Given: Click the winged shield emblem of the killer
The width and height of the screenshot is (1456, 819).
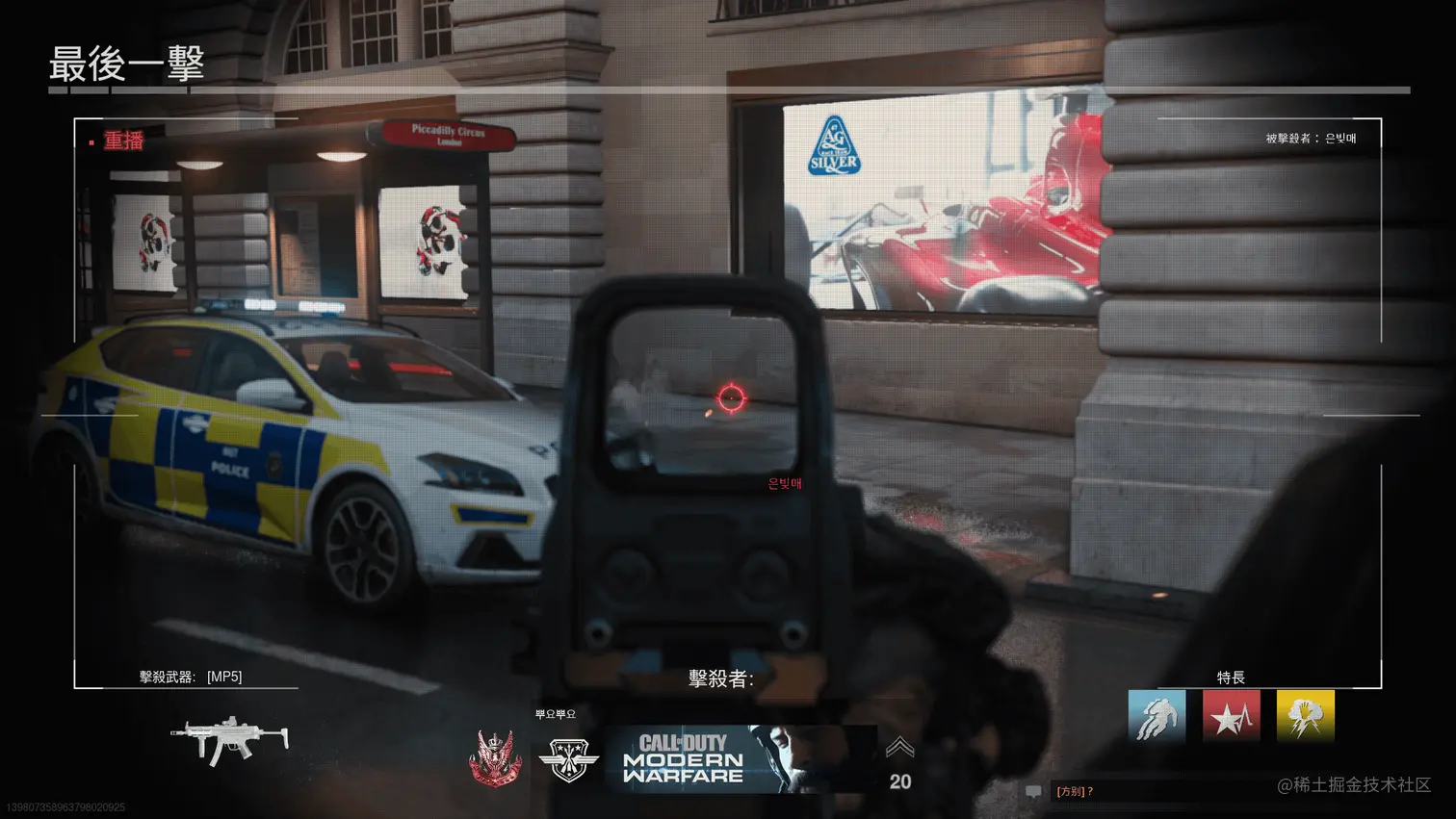Looking at the screenshot, I should click(x=568, y=759).
